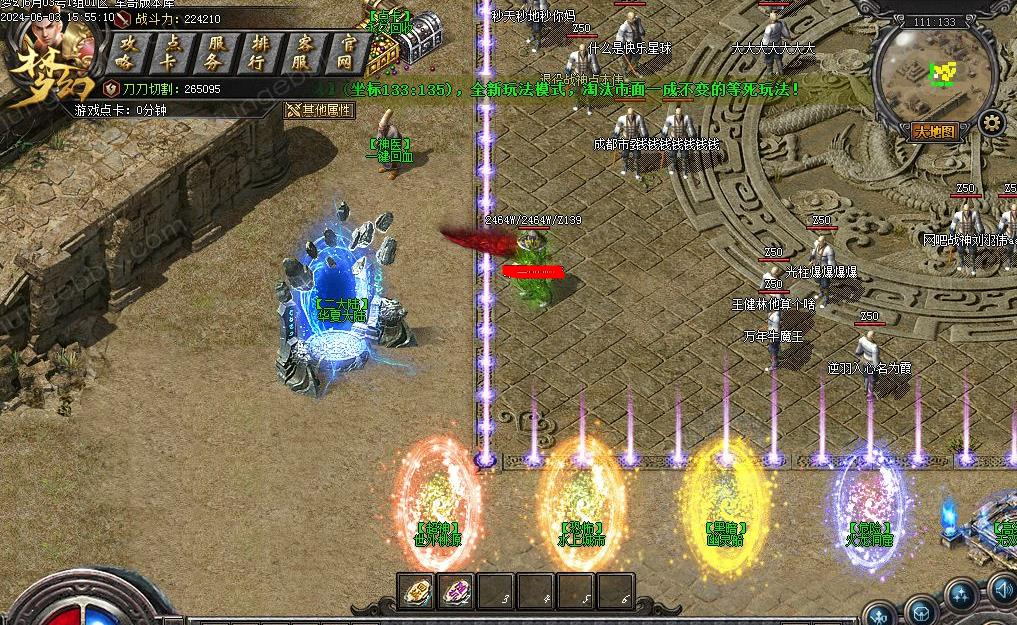This screenshot has width=1017, height=625.
Task: Visit the 官网 official website button
Action: (x=348, y=52)
